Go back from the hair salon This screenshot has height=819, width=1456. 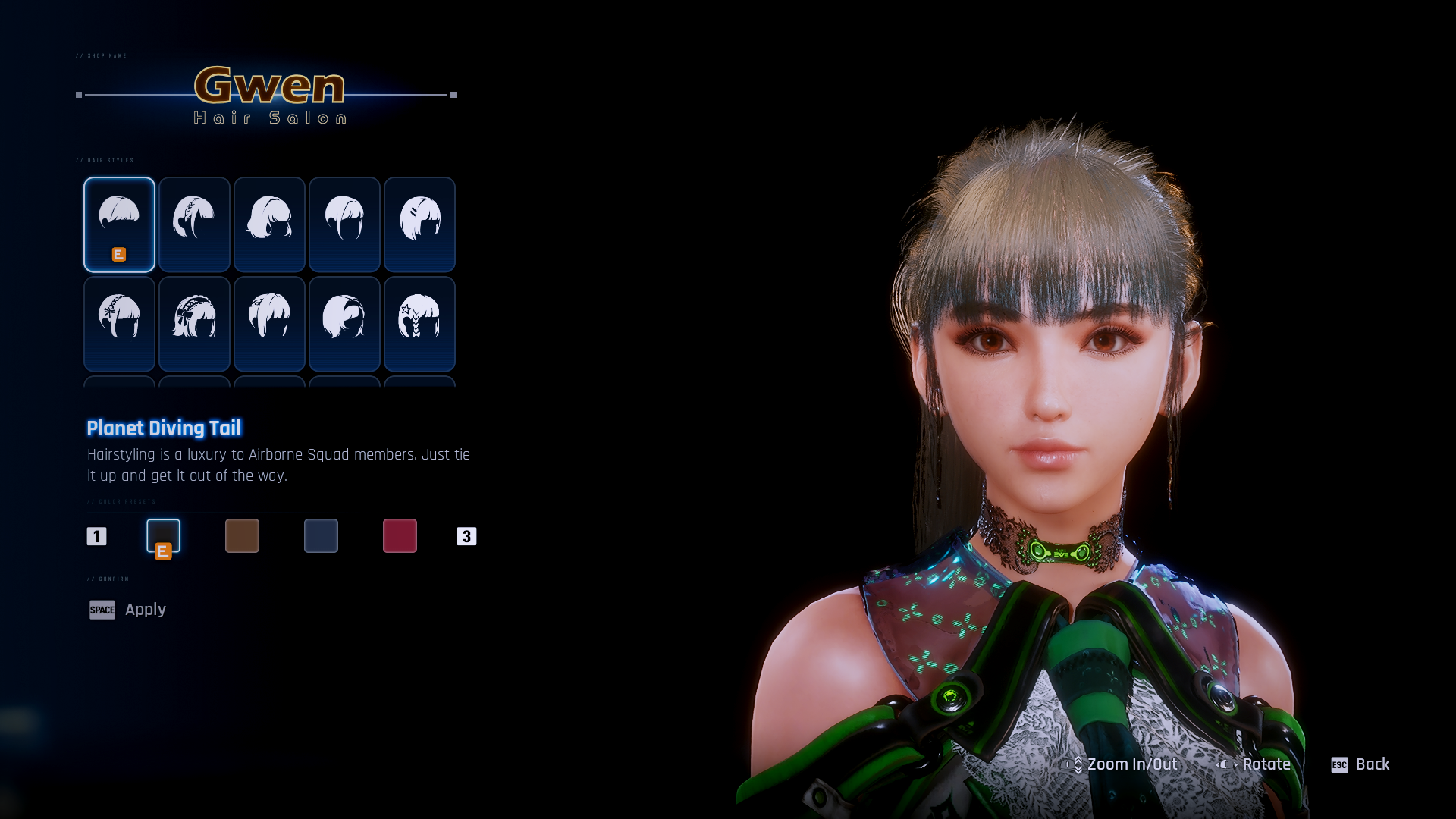pyautogui.click(x=1360, y=764)
